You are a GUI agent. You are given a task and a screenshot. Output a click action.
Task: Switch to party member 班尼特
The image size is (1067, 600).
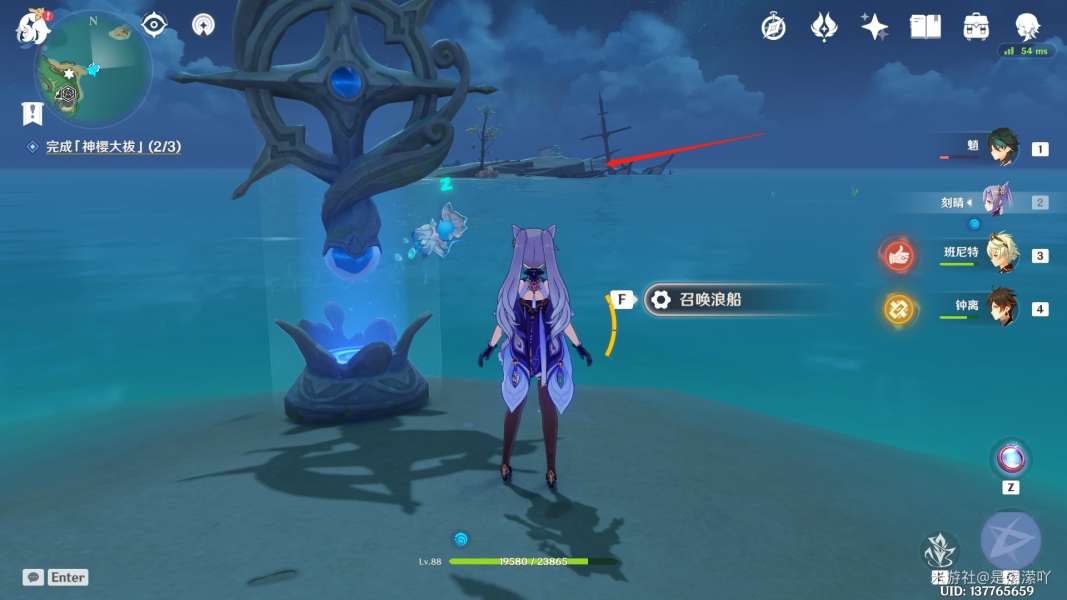tap(1002, 254)
